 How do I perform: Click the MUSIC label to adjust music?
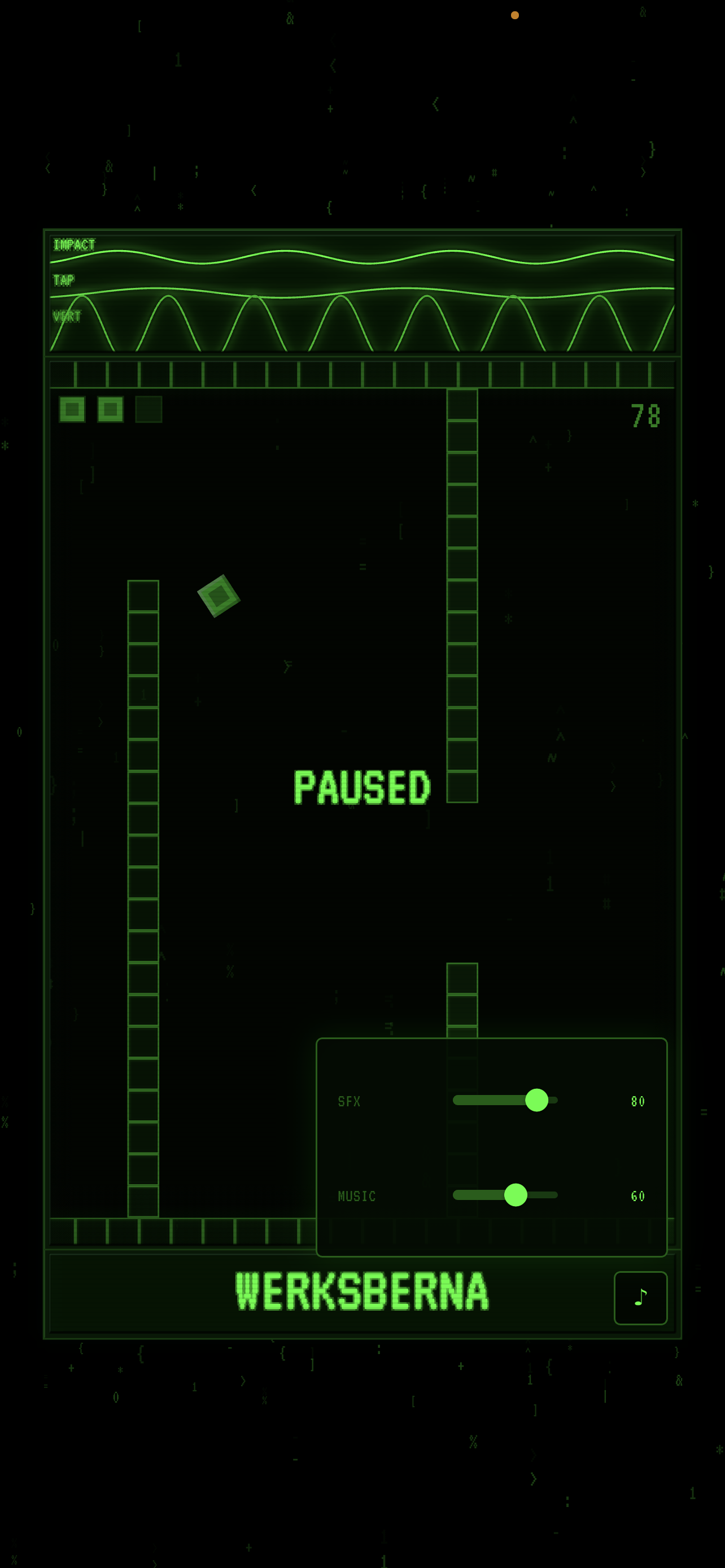[358, 1196]
